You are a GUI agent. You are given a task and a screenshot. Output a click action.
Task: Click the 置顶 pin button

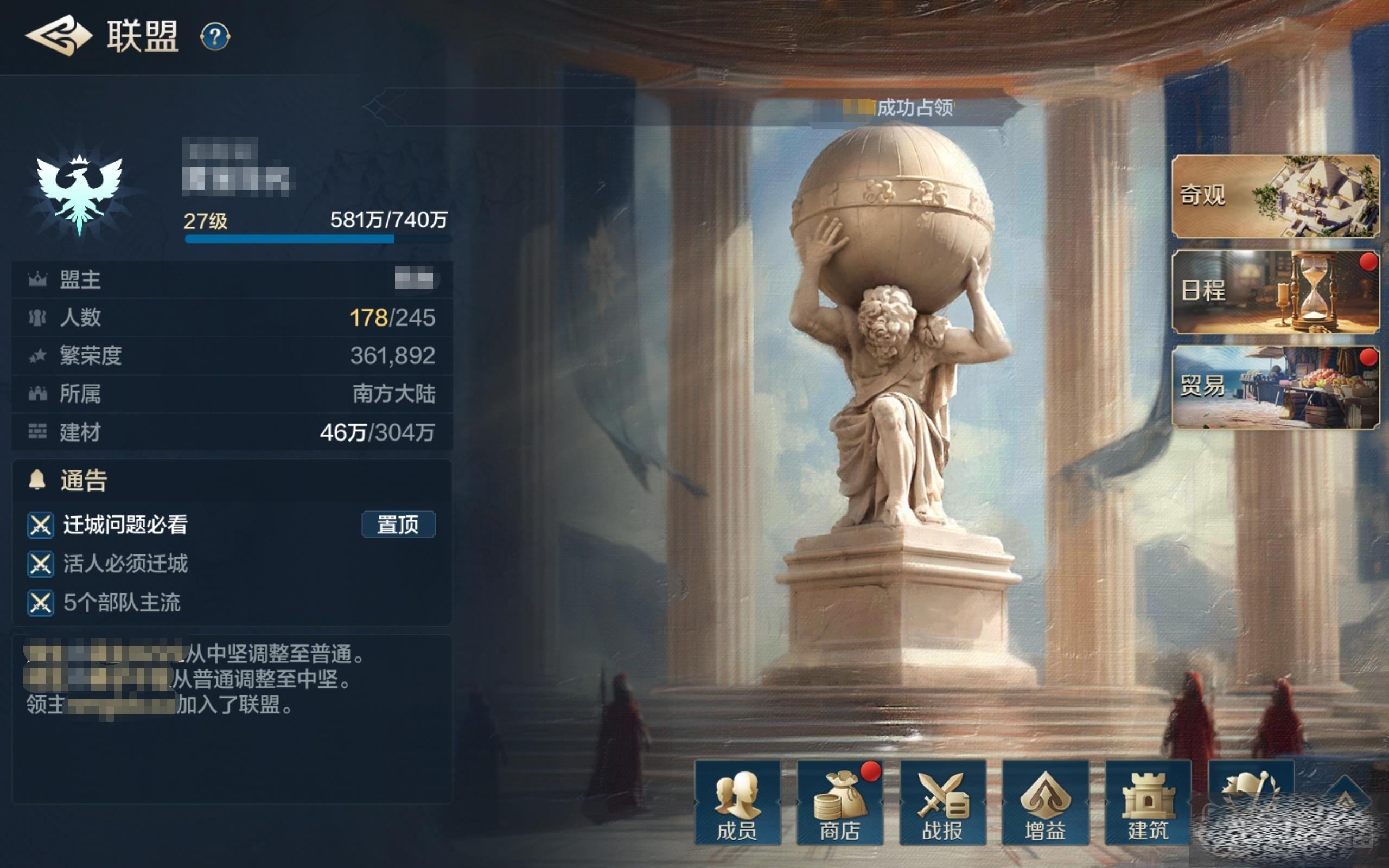pyautogui.click(x=398, y=525)
